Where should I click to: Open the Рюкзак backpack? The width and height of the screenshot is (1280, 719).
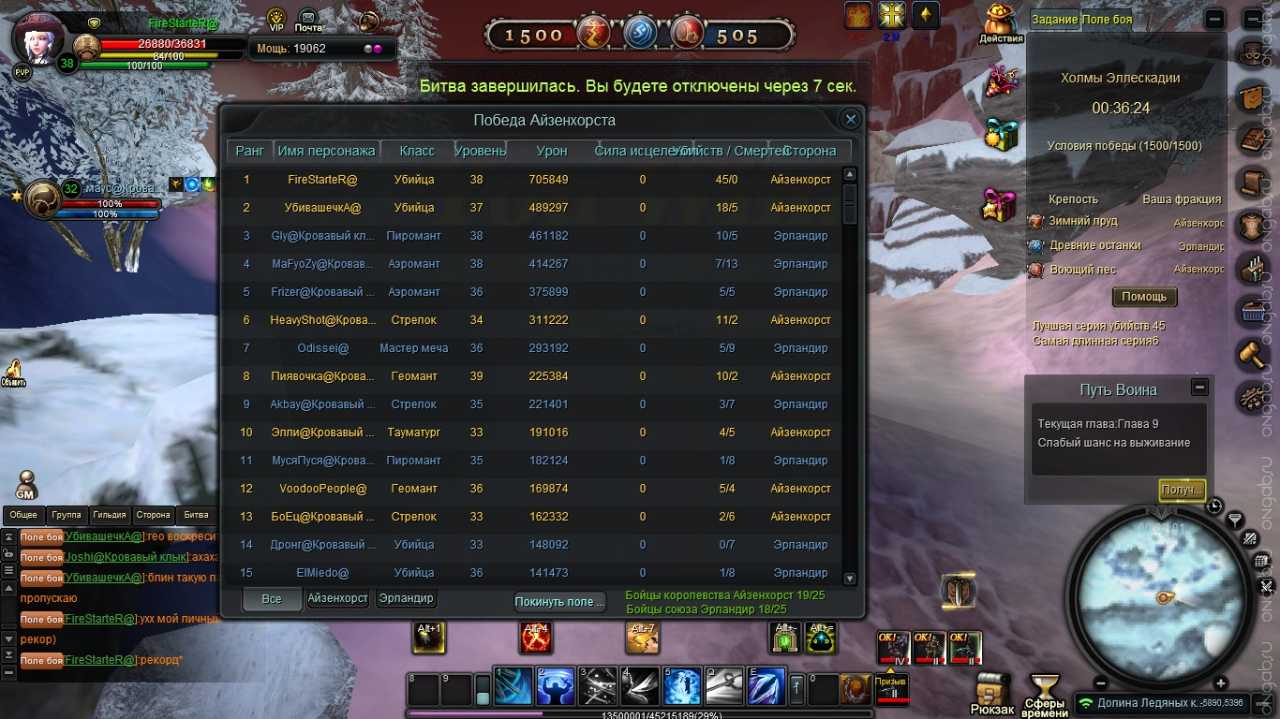[x=991, y=693]
